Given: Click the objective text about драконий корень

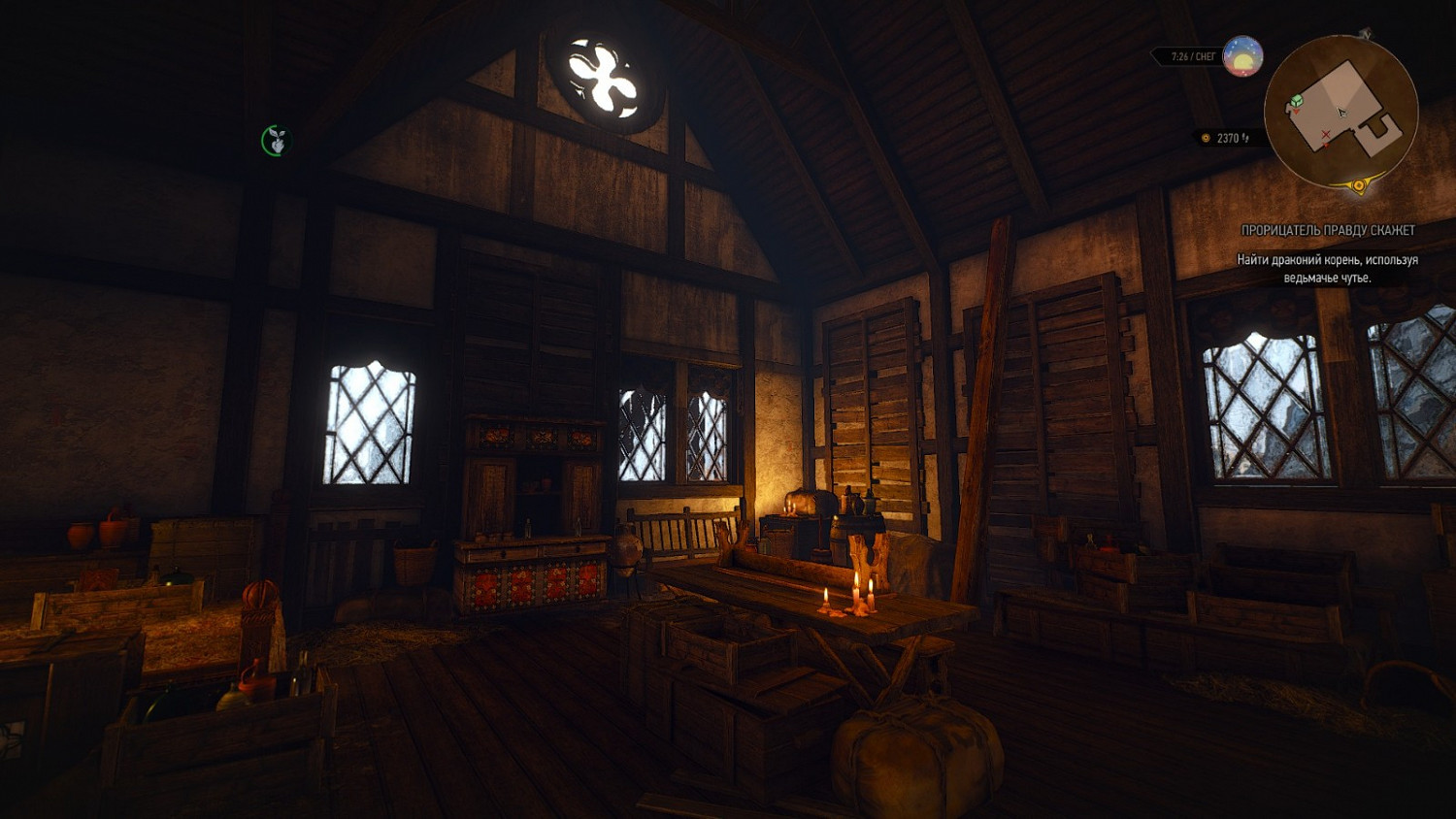Looking at the screenshot, I should (1330, 267).
